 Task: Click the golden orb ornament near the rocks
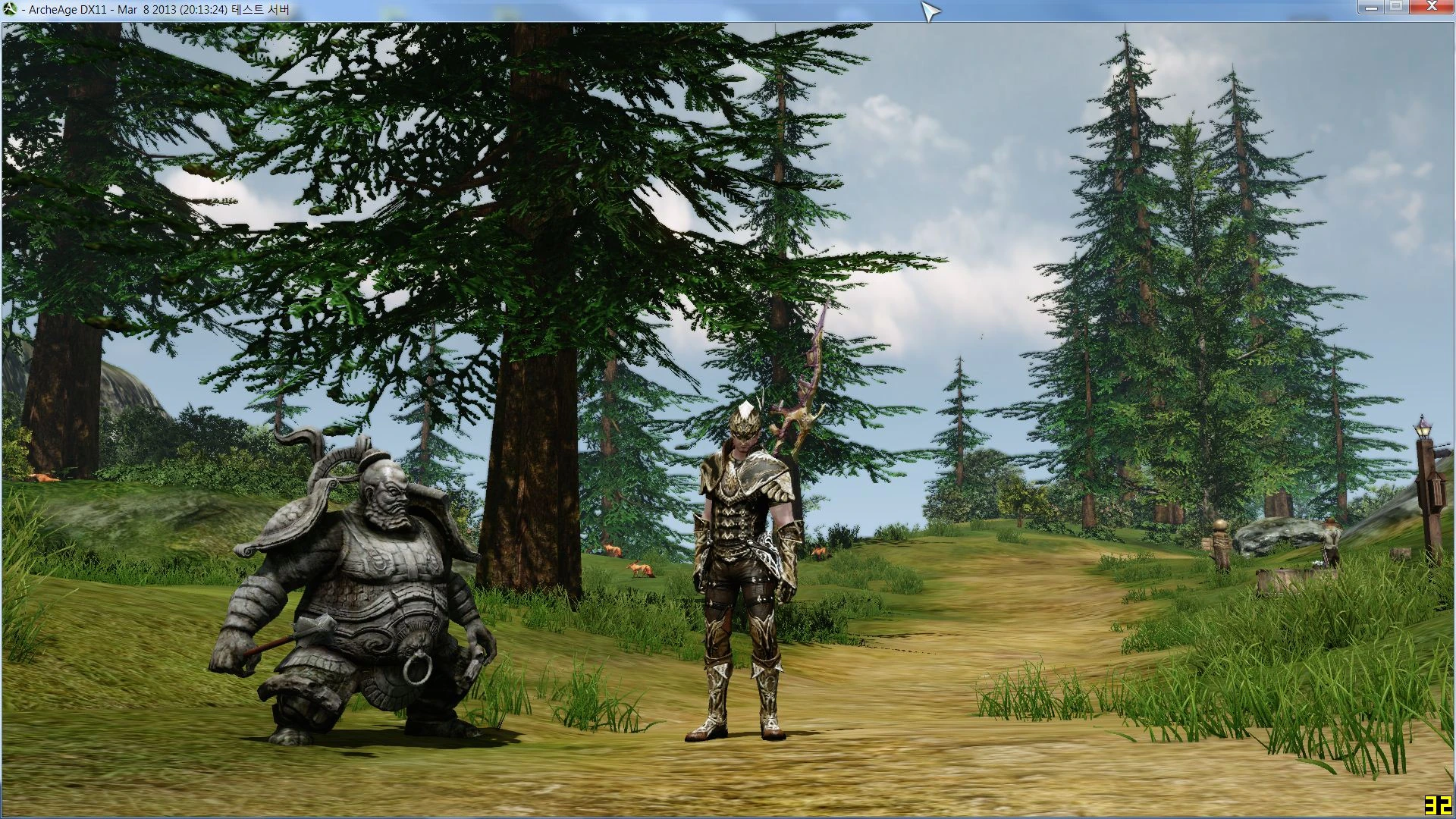coord(1220,523)
